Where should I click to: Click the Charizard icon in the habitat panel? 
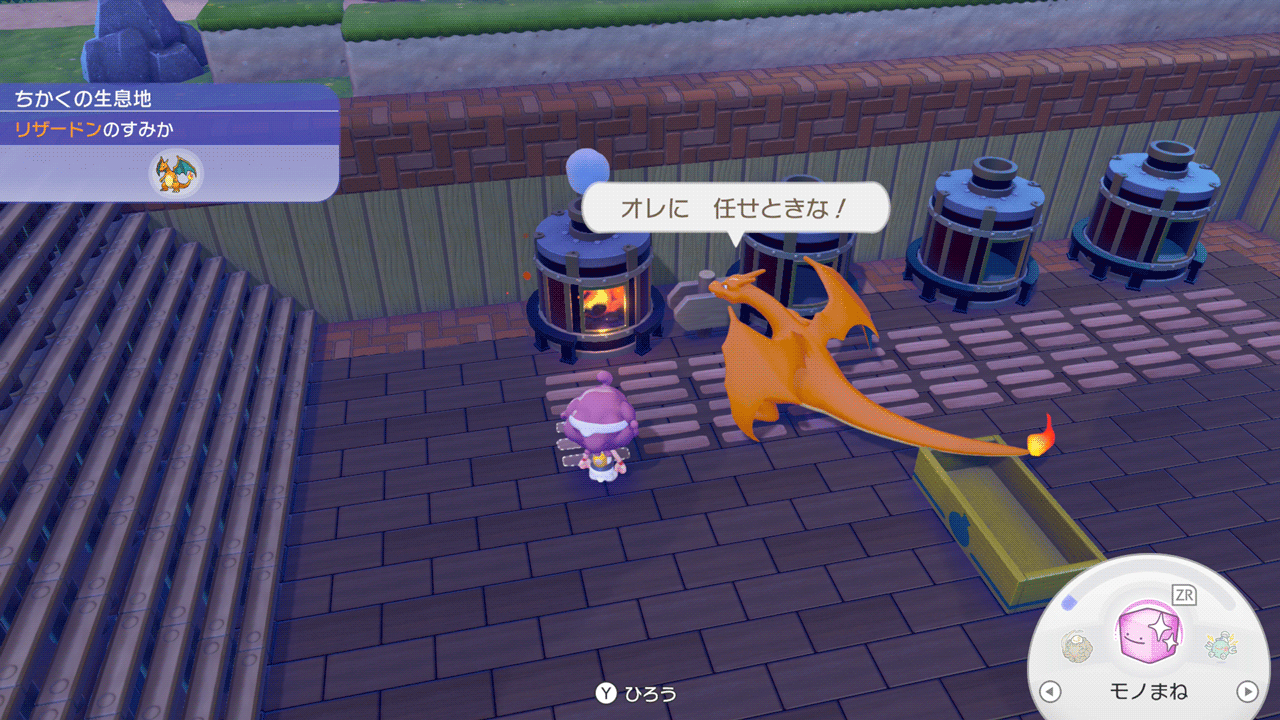click(x=176, y=173)
